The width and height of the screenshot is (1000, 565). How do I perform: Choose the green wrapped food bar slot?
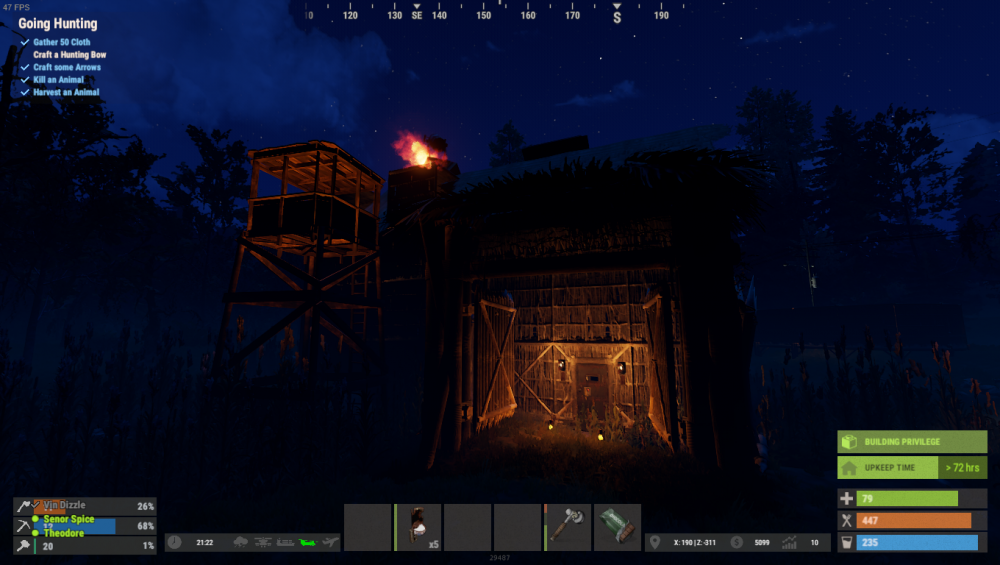click(618, 527)
